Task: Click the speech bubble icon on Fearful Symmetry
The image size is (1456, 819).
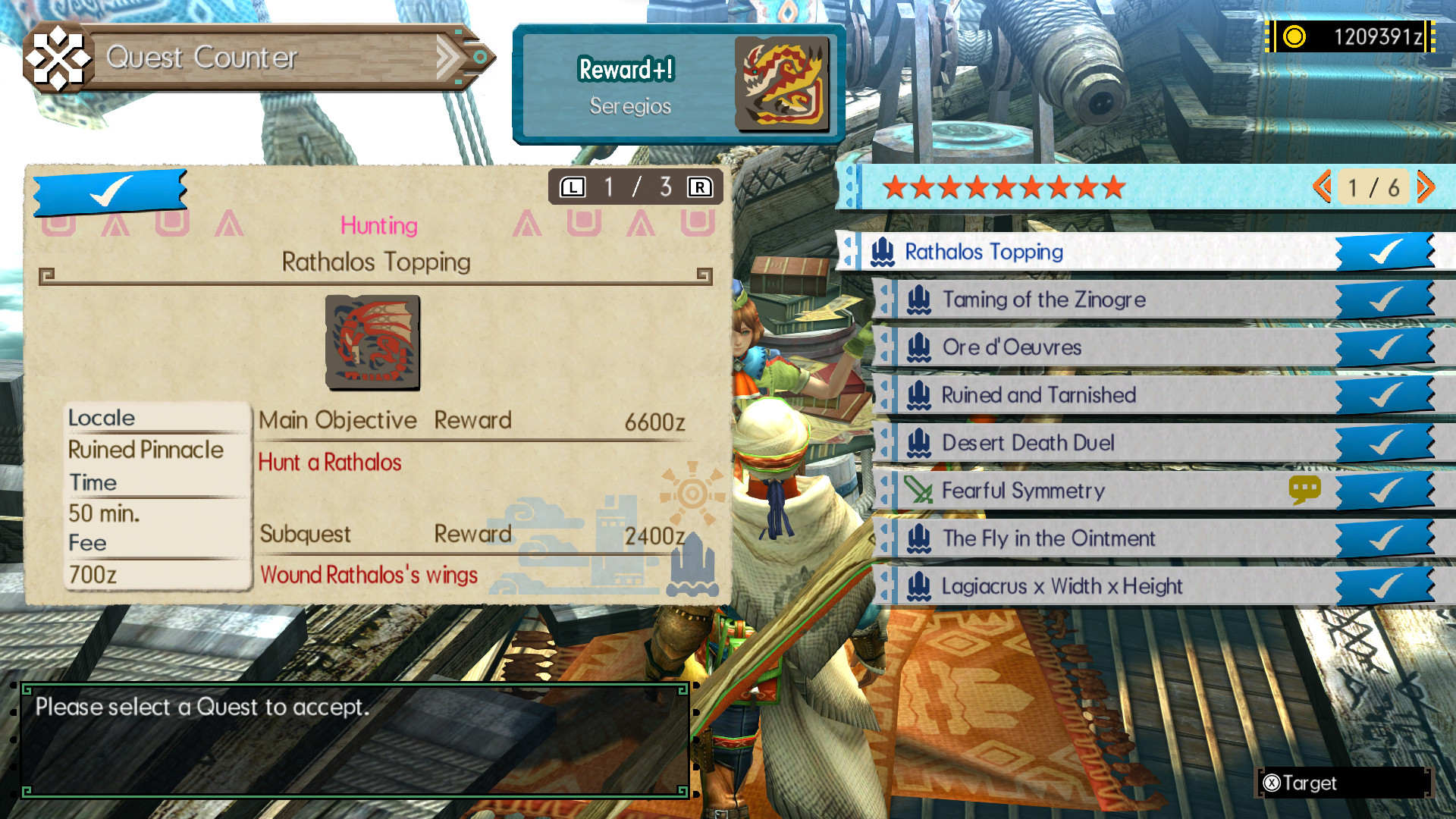Action: coord(1304,490)
